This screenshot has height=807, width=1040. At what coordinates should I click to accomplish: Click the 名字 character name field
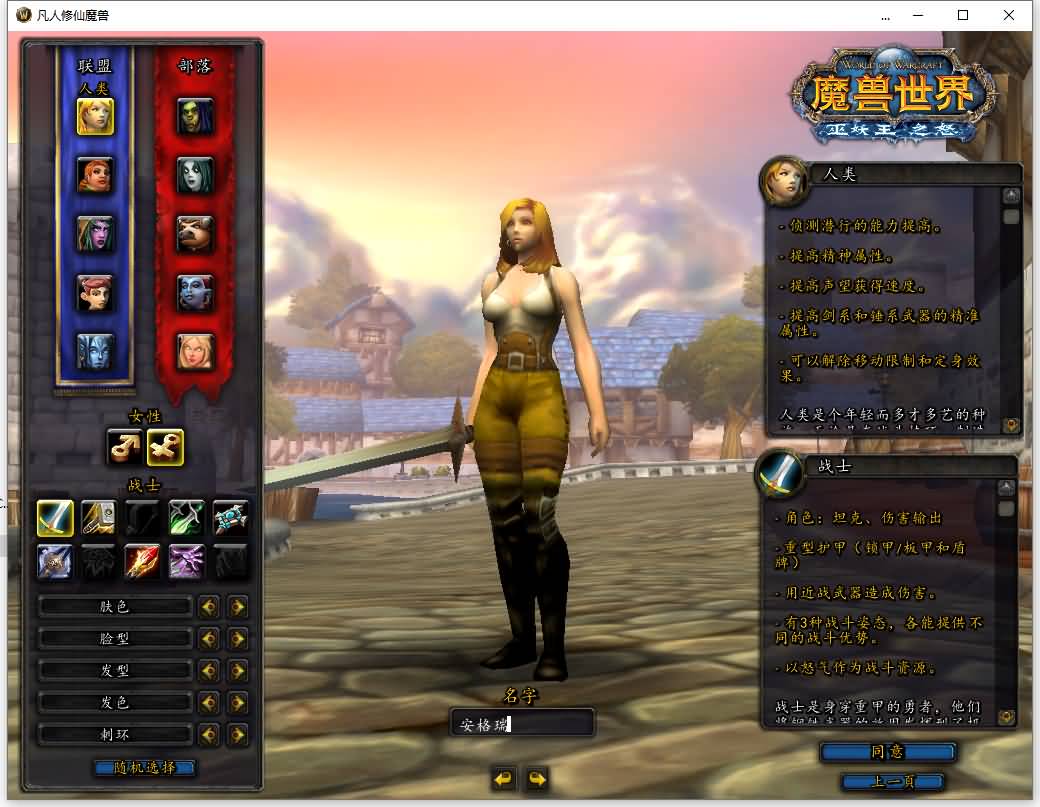tap(521, 724)
